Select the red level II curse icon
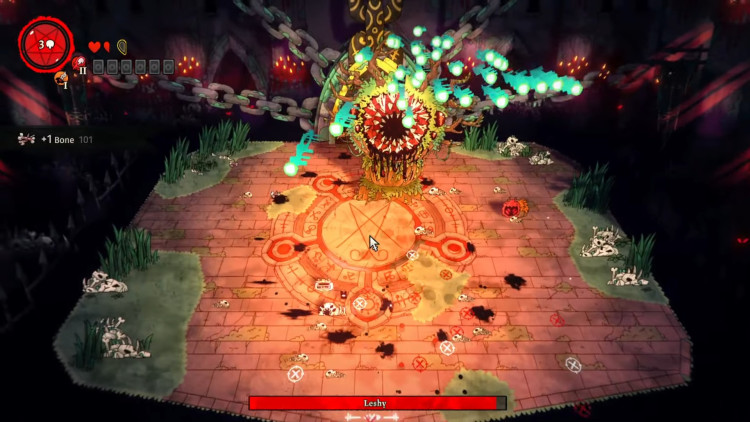Image resolution: width=750 pixels, height=422 pixels. pyautogui.click(x=80, y=63)
